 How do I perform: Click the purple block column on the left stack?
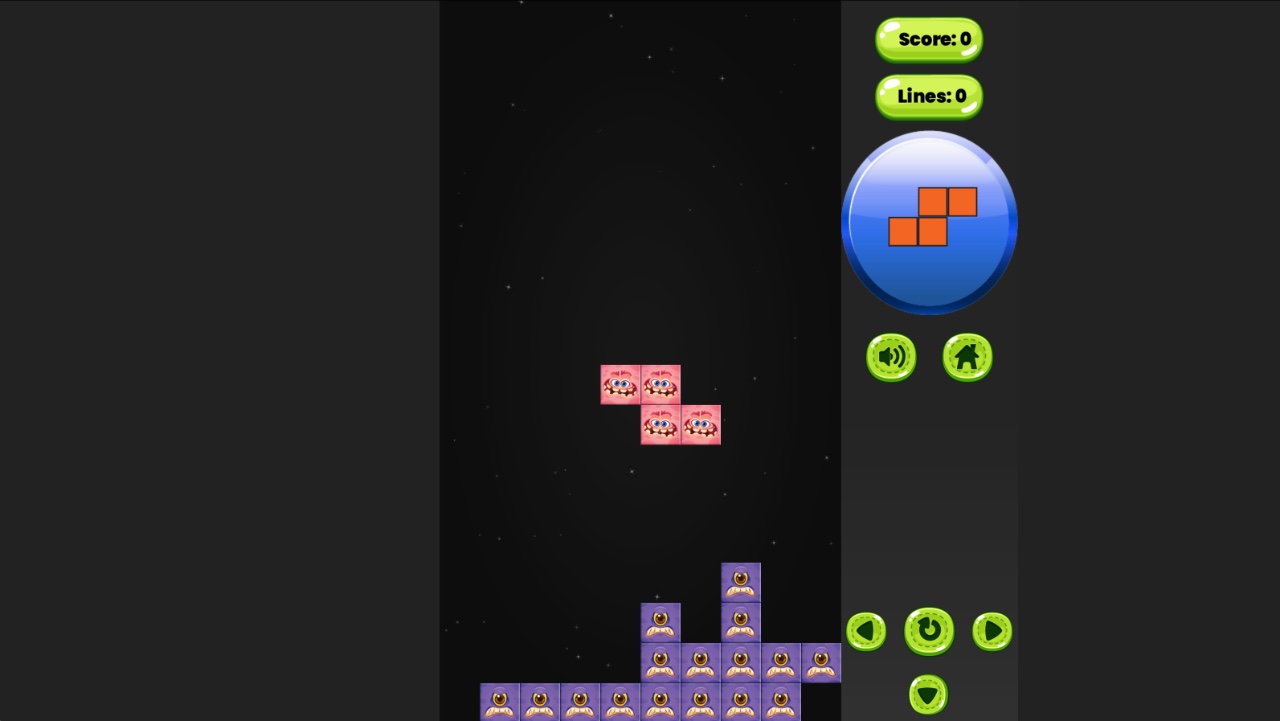(x=661, y=620)
